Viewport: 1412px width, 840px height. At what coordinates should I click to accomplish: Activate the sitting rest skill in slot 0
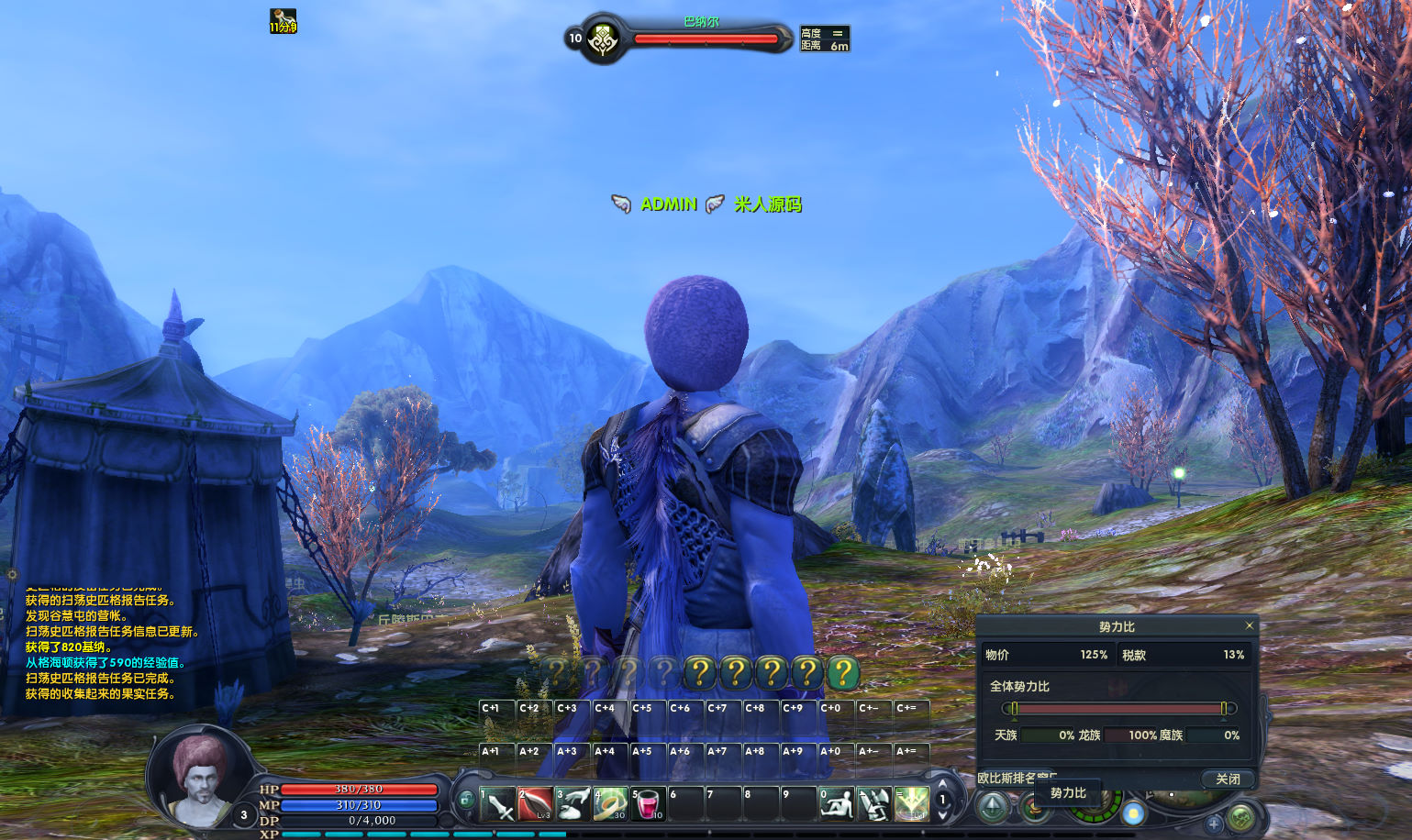(836, 803)
